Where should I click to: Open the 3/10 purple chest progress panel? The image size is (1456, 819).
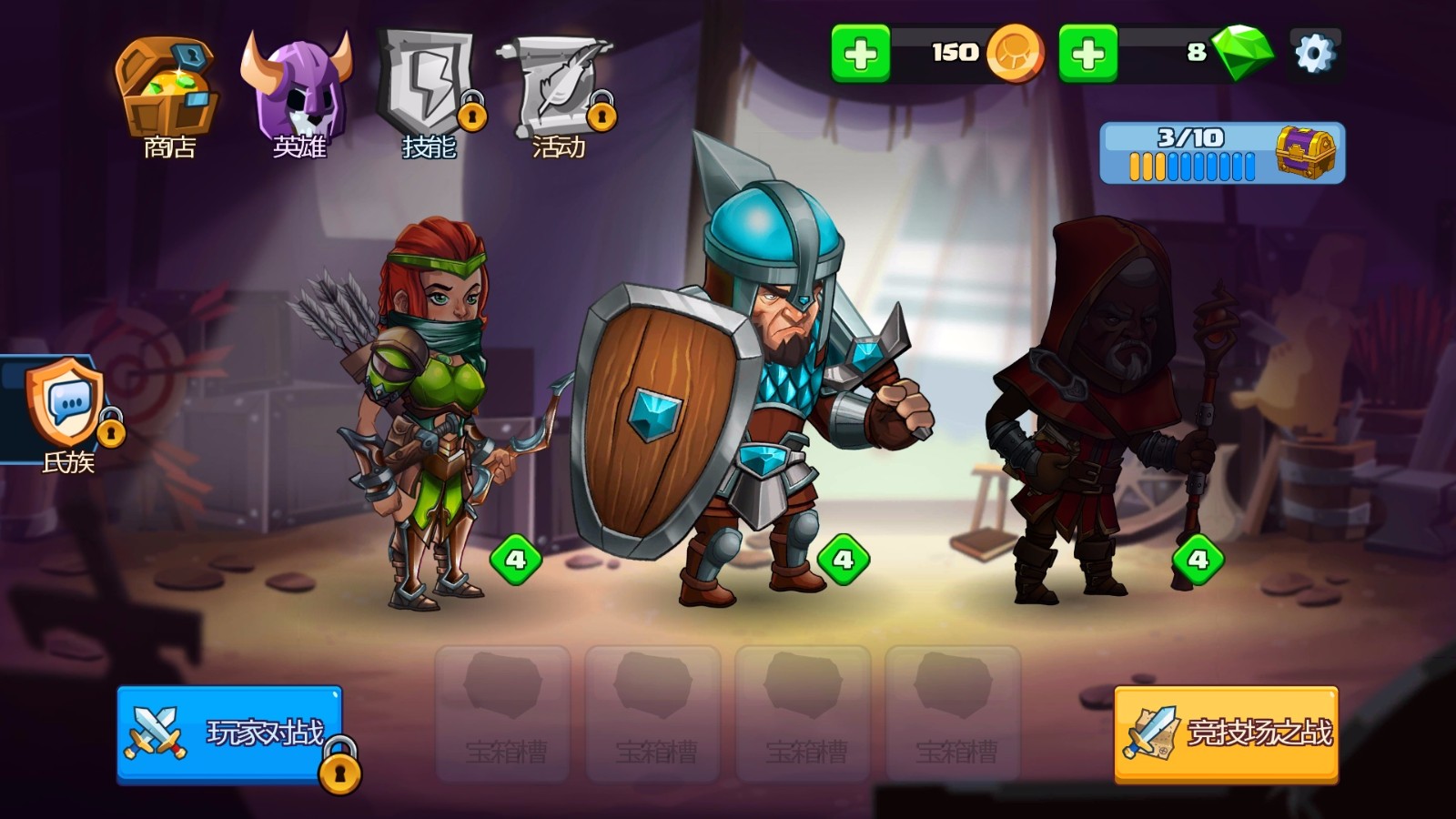(1221, 153)
